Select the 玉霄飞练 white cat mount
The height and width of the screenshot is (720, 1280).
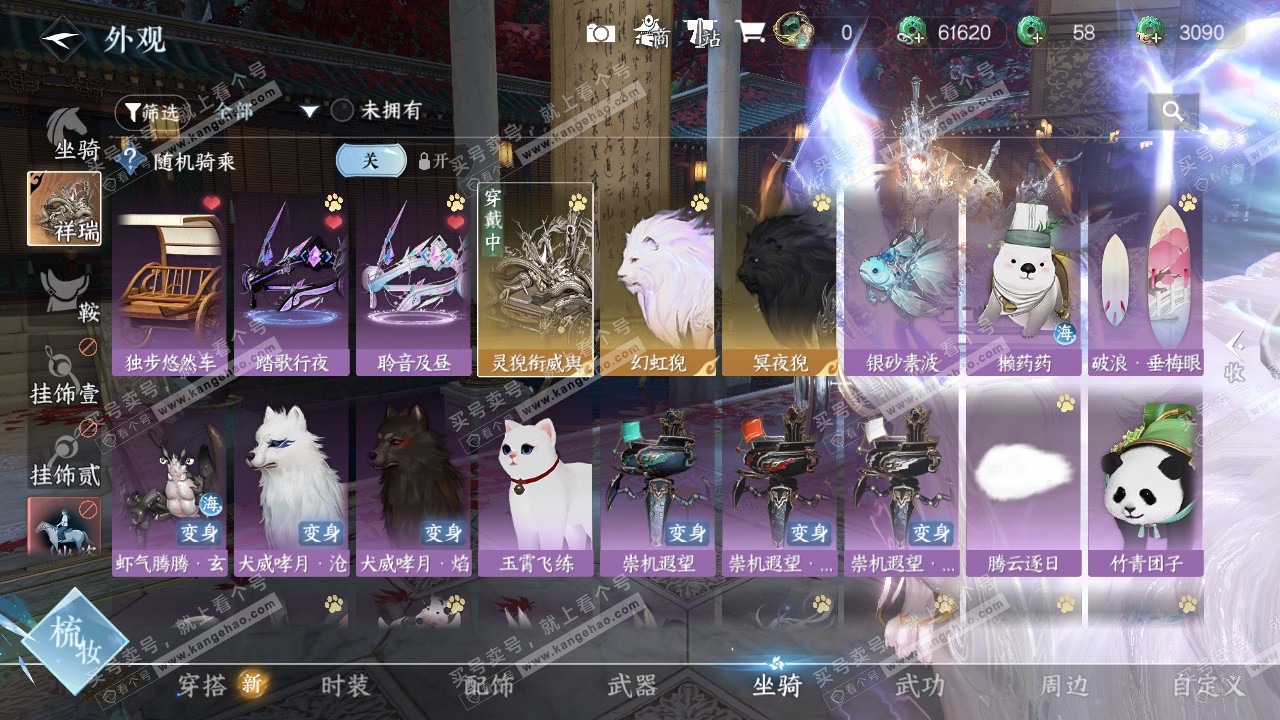(x=536, y=484)
